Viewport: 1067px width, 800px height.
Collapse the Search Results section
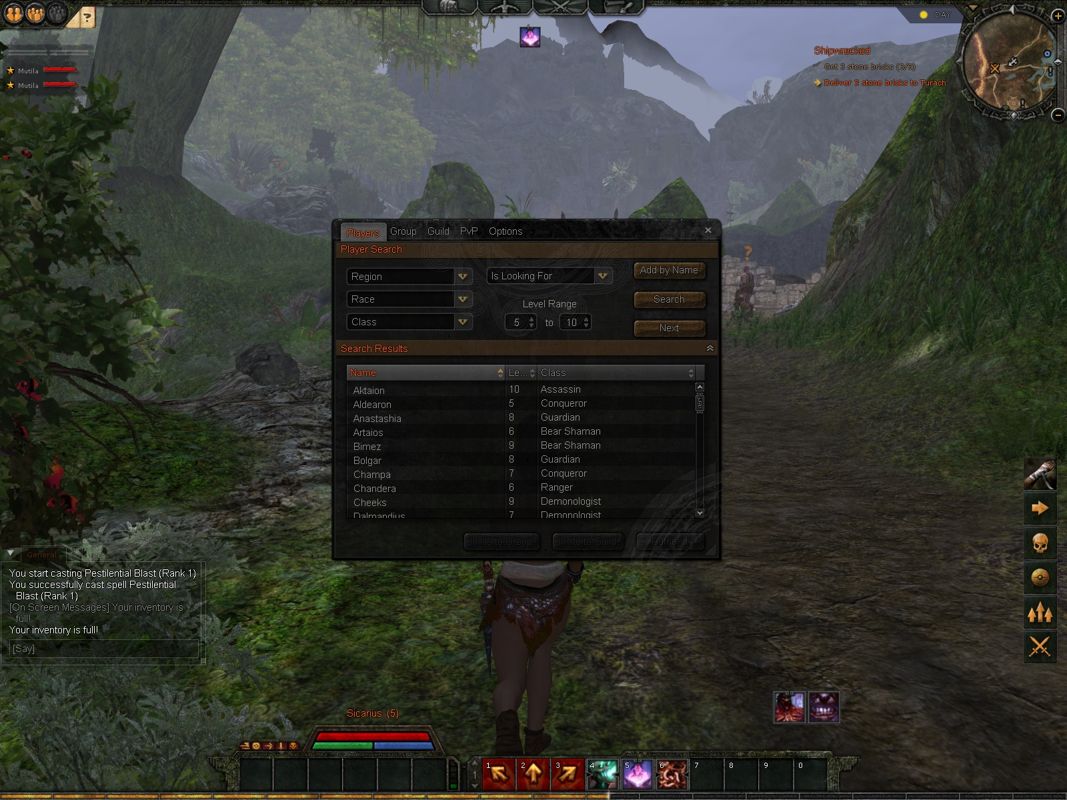(710, 348)
